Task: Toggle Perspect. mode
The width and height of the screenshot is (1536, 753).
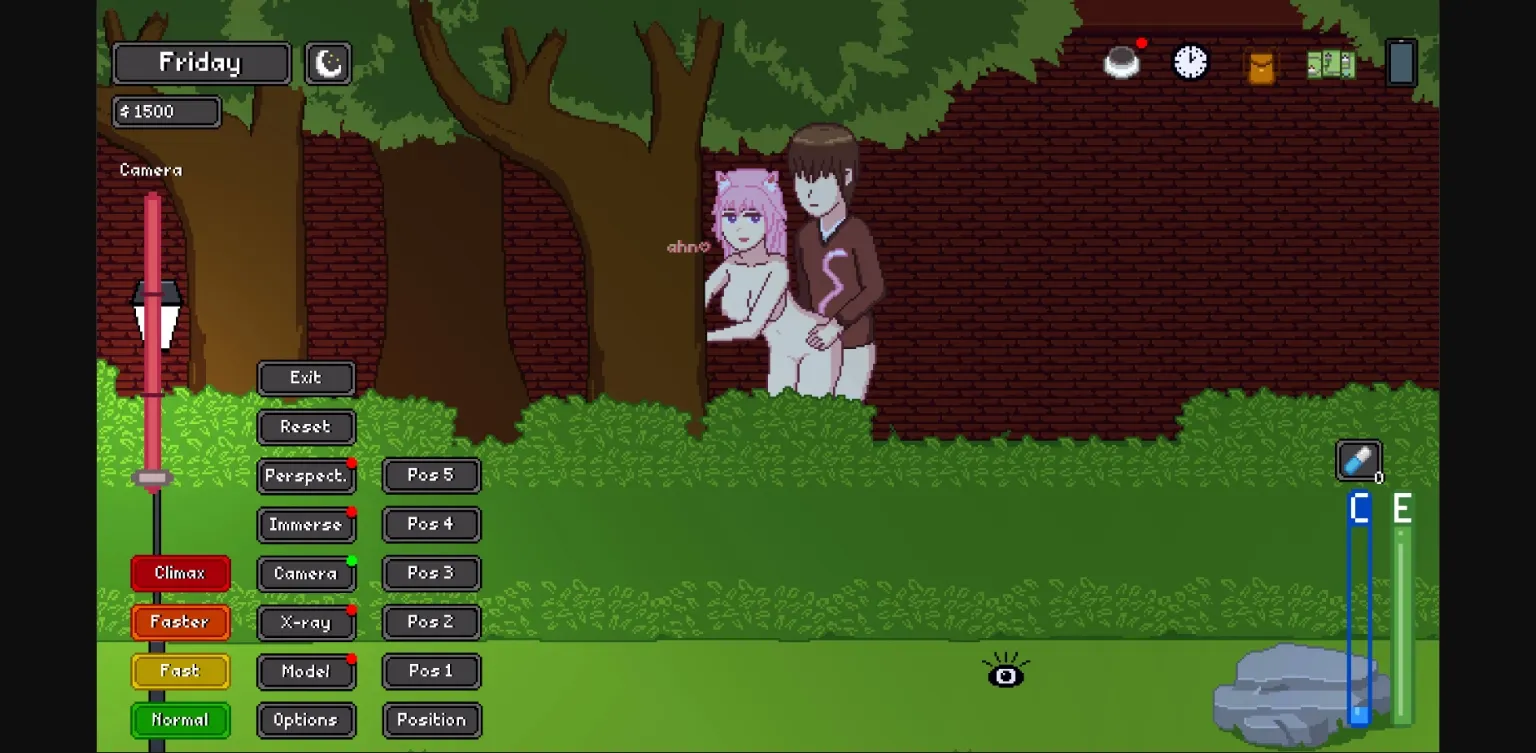Action: [x=306, y=476]
